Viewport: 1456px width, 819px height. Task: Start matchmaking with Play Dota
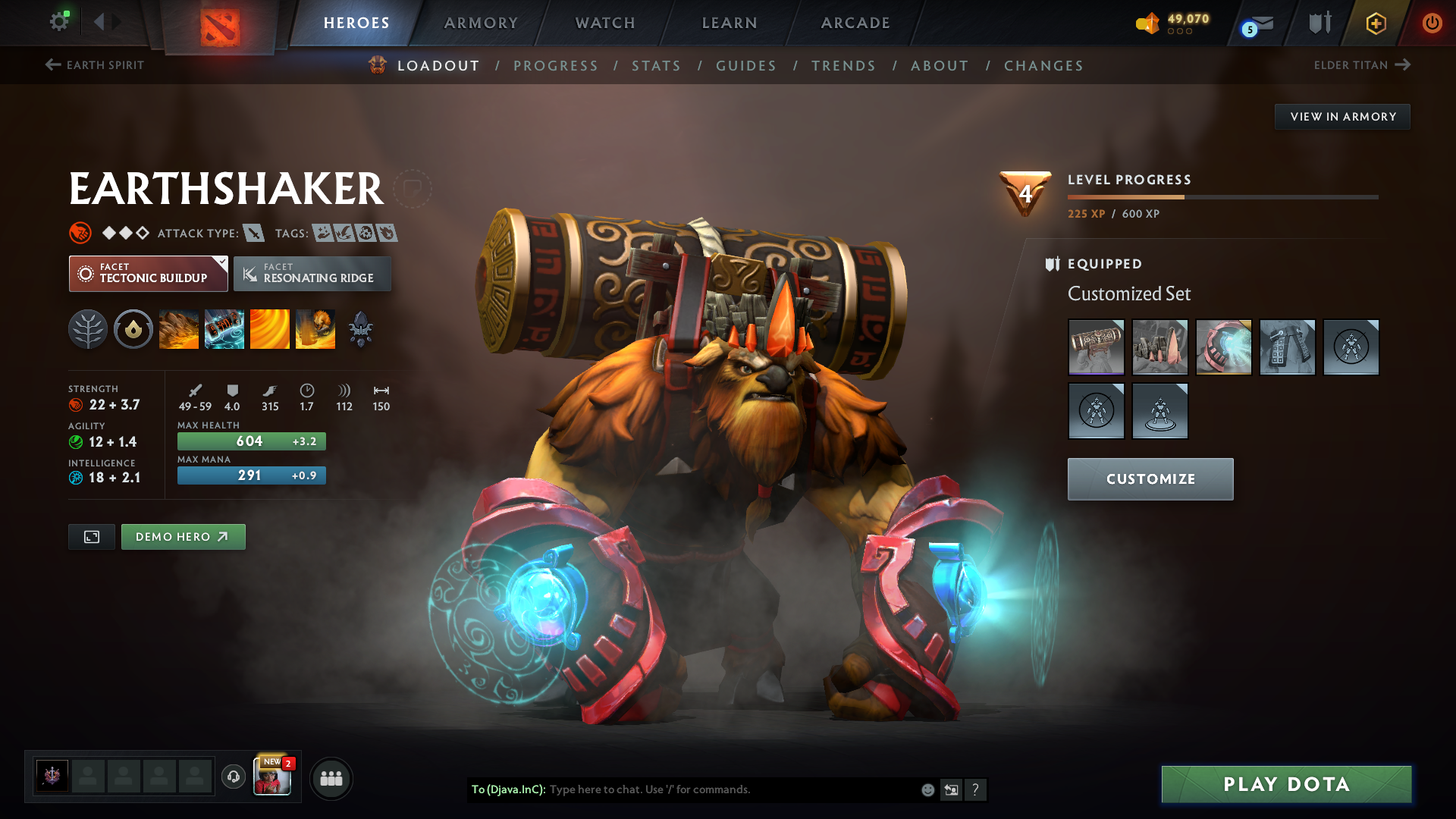tap(1286, 784)
